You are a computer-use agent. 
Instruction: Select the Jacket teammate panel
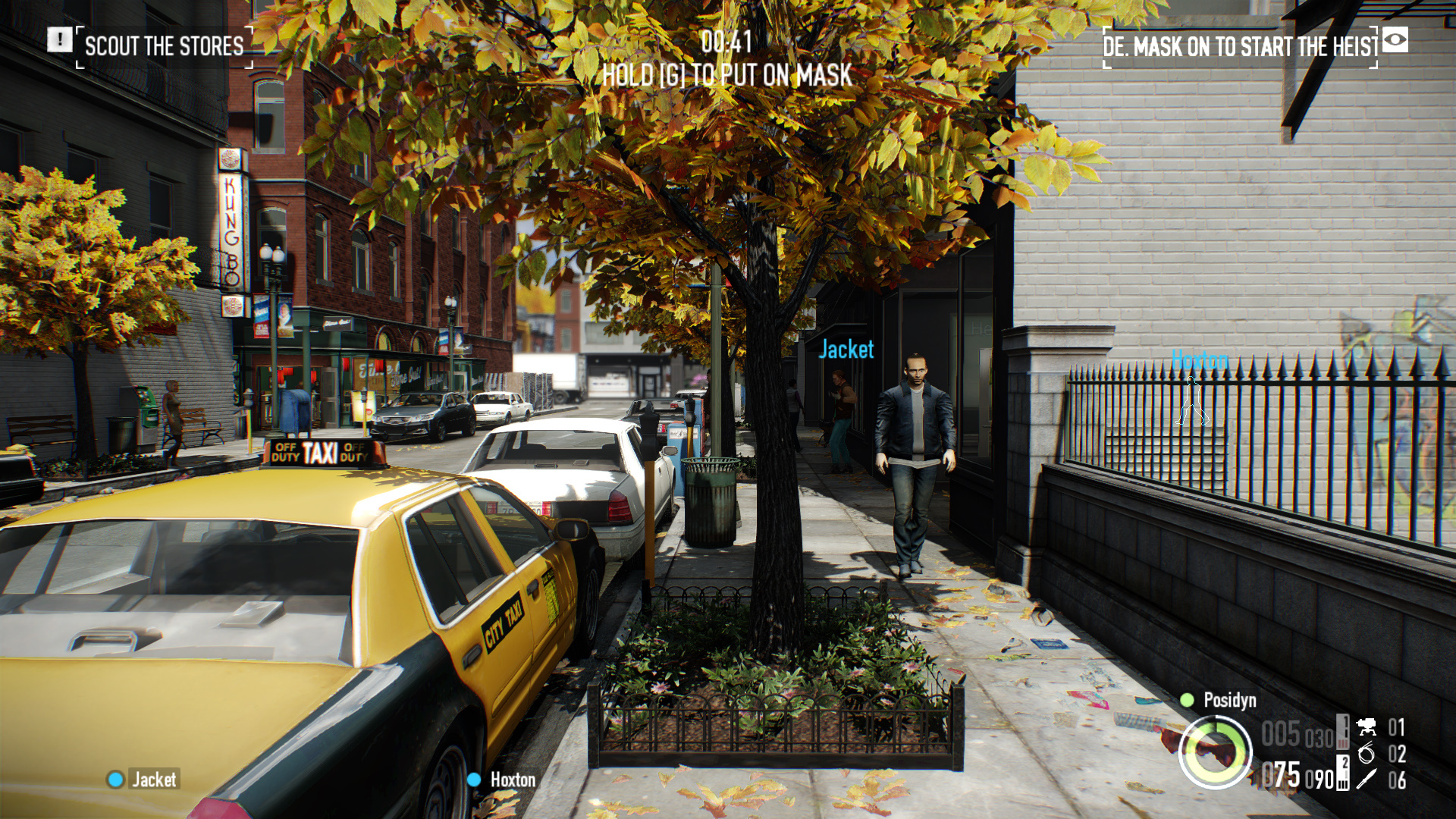144,779
